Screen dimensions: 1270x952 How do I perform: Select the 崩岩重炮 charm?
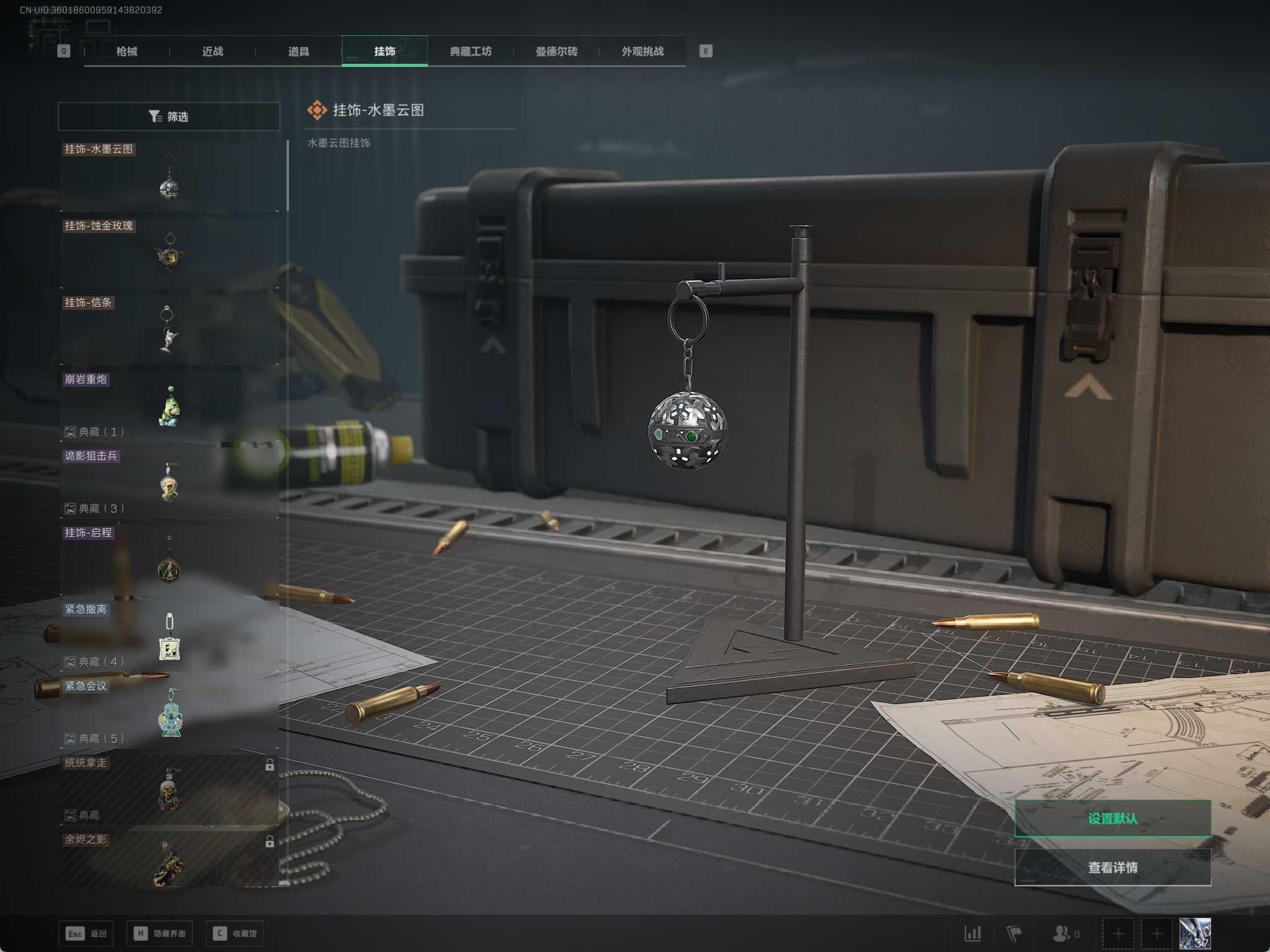pos(169,407)
